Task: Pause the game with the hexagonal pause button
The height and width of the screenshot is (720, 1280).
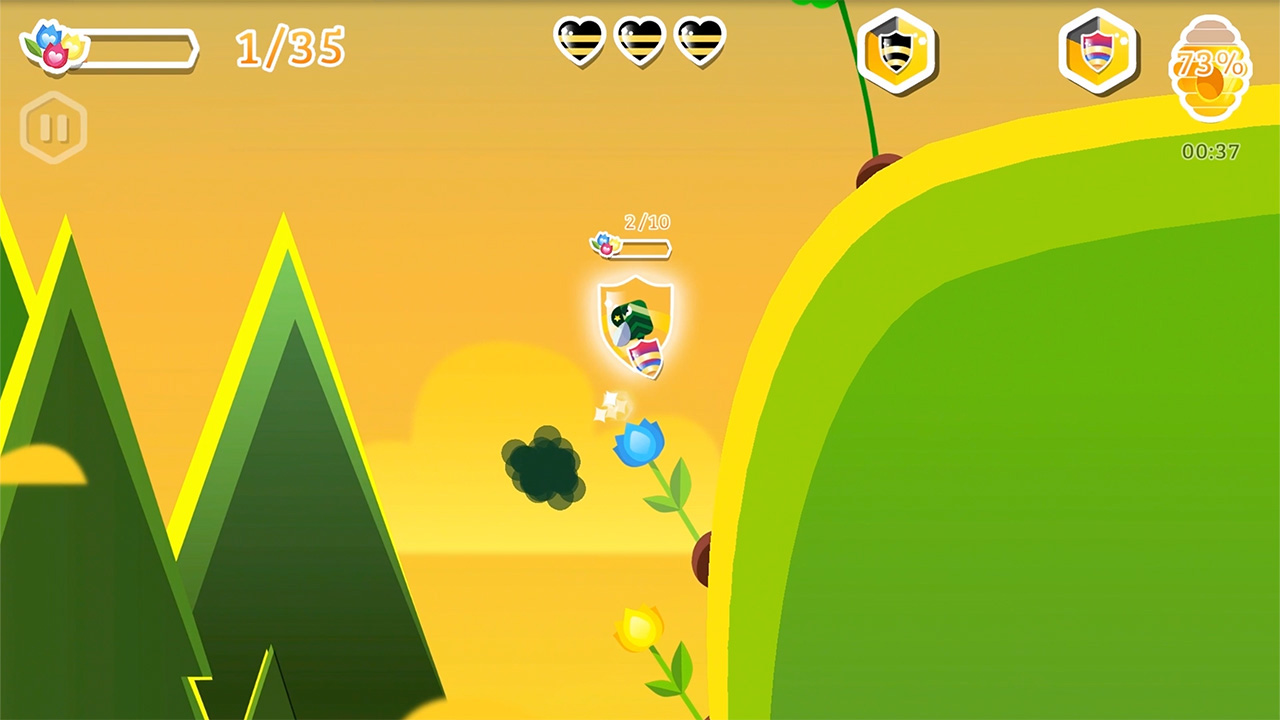Action: [x=55, y=127]
